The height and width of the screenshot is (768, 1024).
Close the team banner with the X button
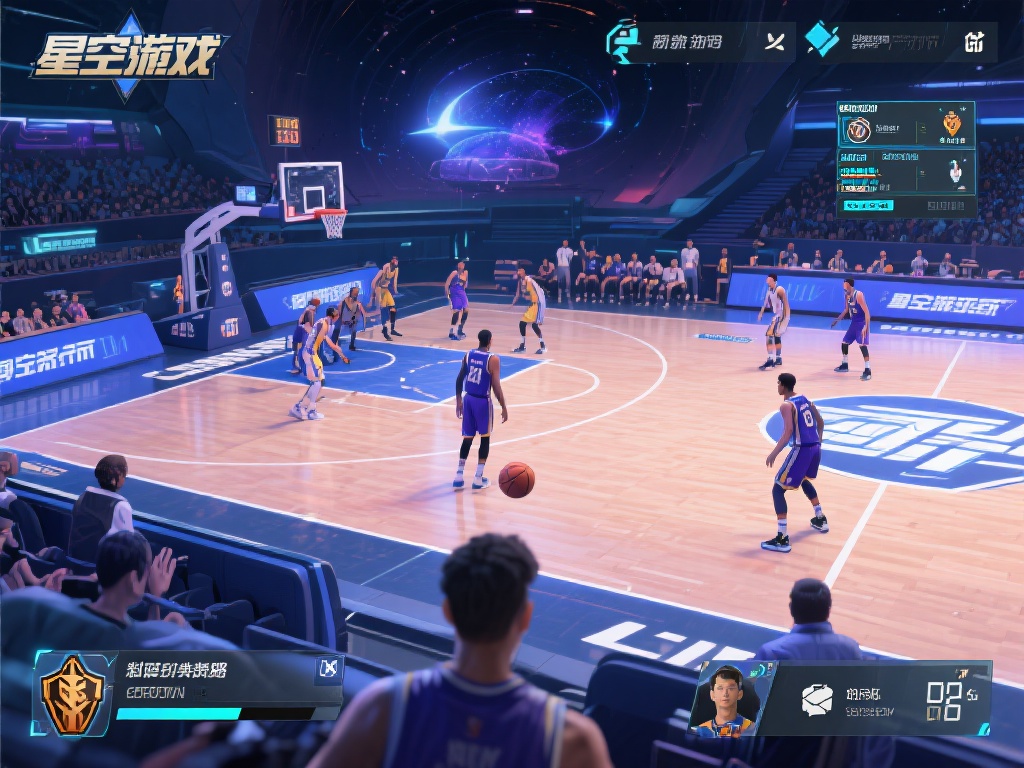click(x=329, y=669)
